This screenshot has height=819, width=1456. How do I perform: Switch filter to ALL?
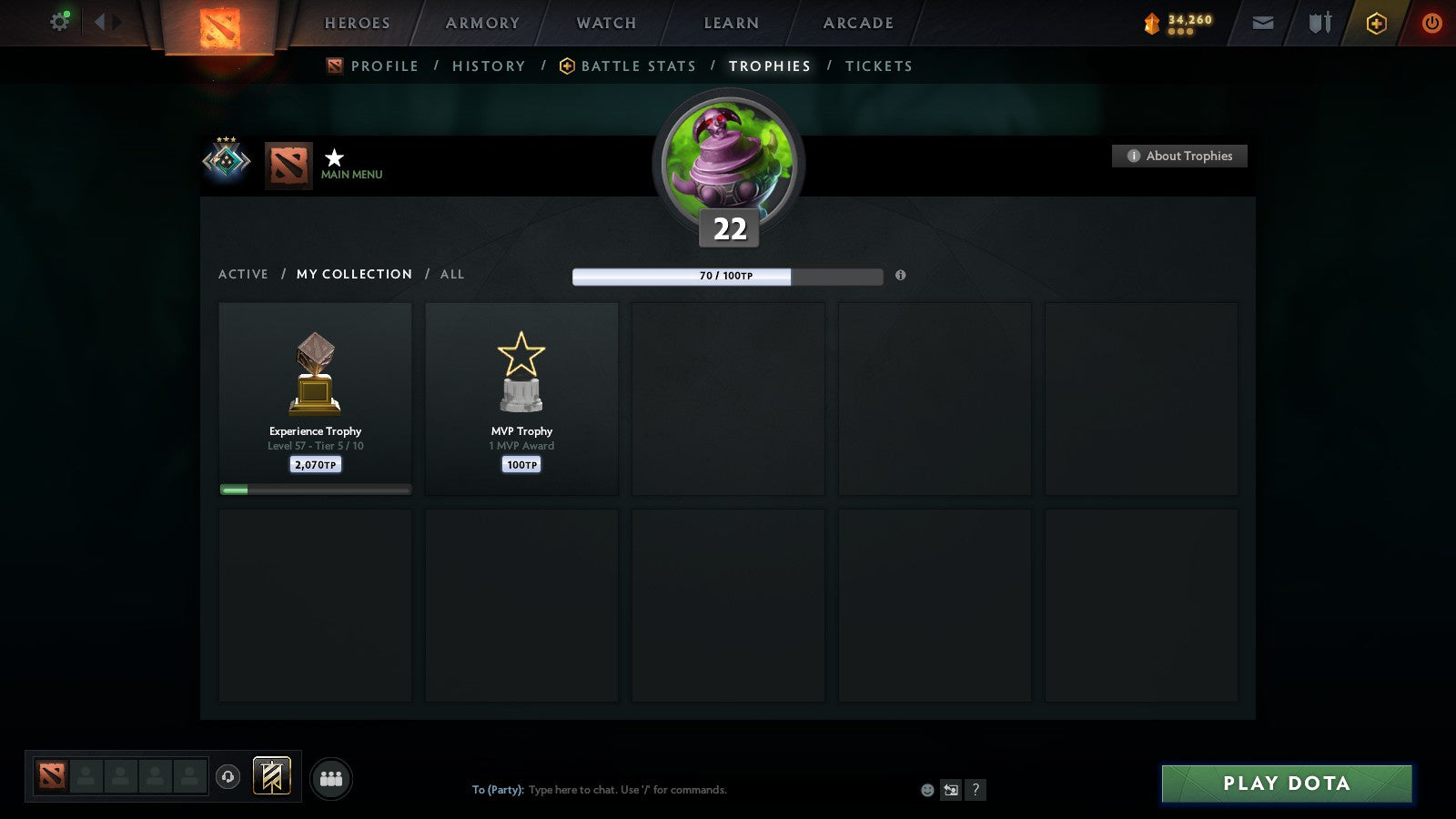451,274
